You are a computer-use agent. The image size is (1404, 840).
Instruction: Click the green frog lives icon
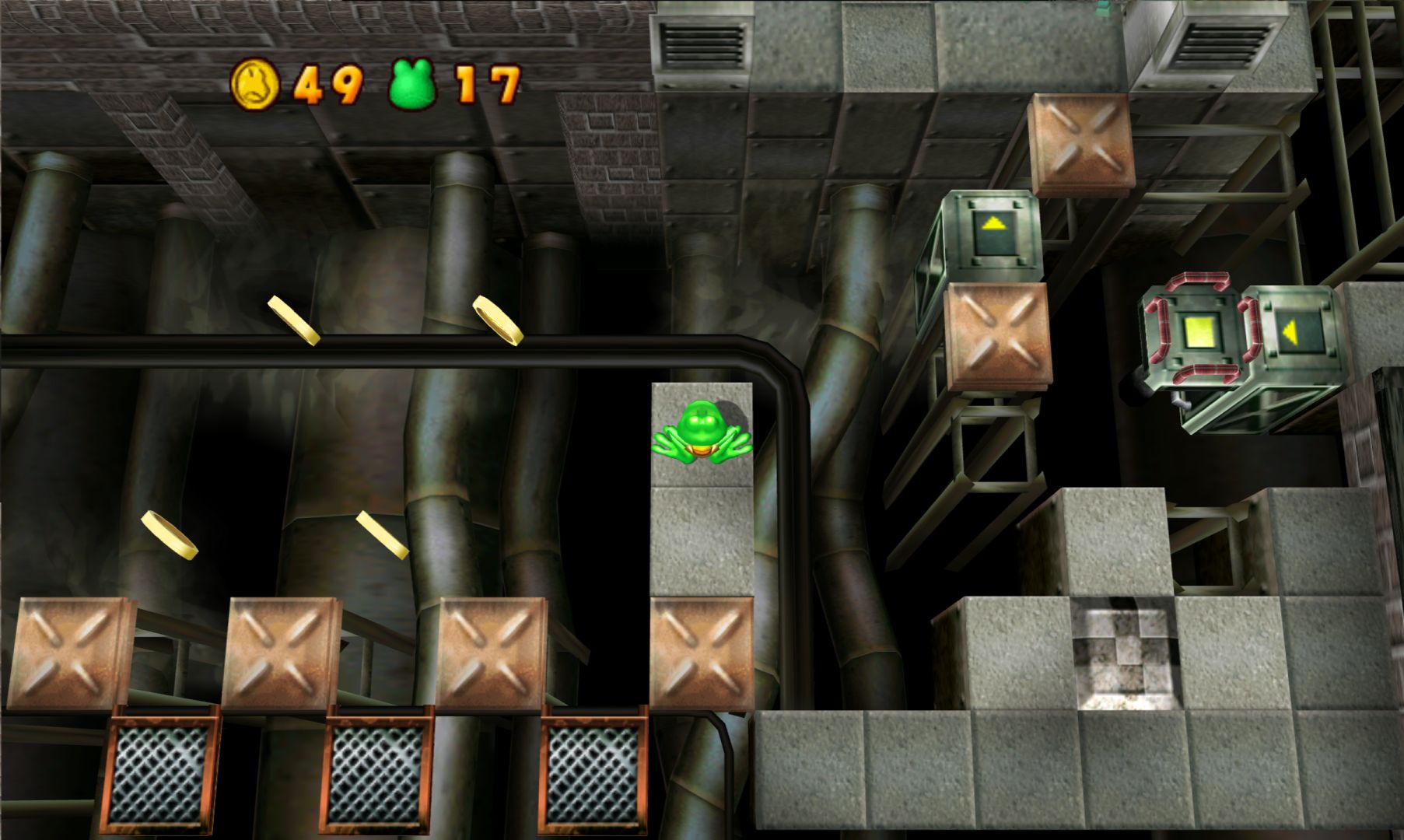[412, 85]
